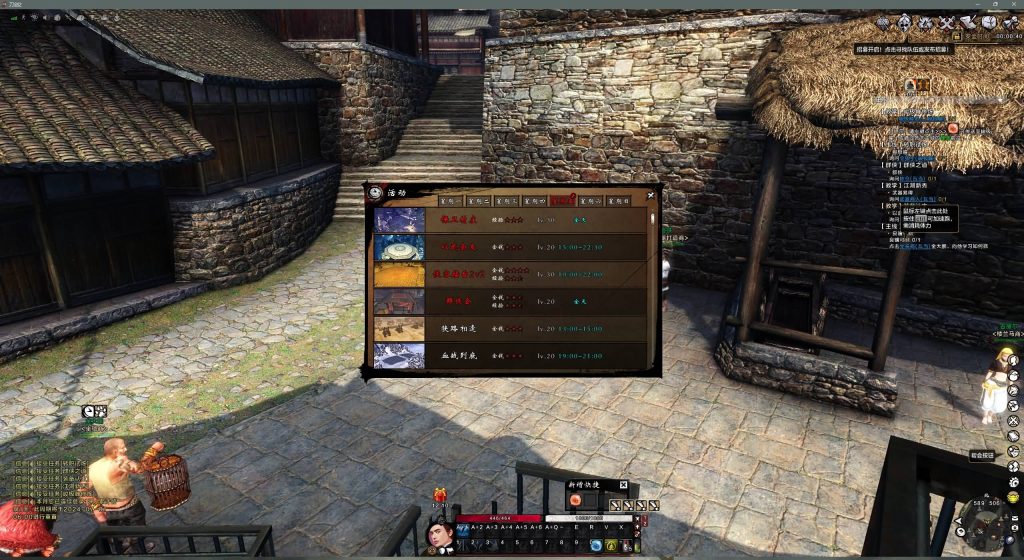Viewport: 1024px width, 560px height.
Task: Close the 活动 activity window
Action: click(652, 195)
